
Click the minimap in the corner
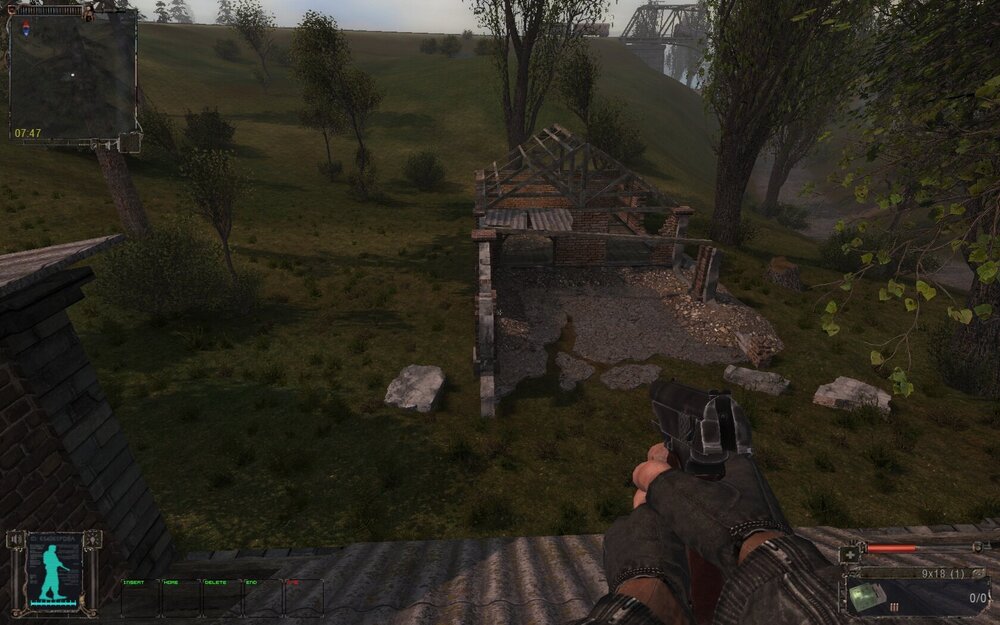coord(73,75)
